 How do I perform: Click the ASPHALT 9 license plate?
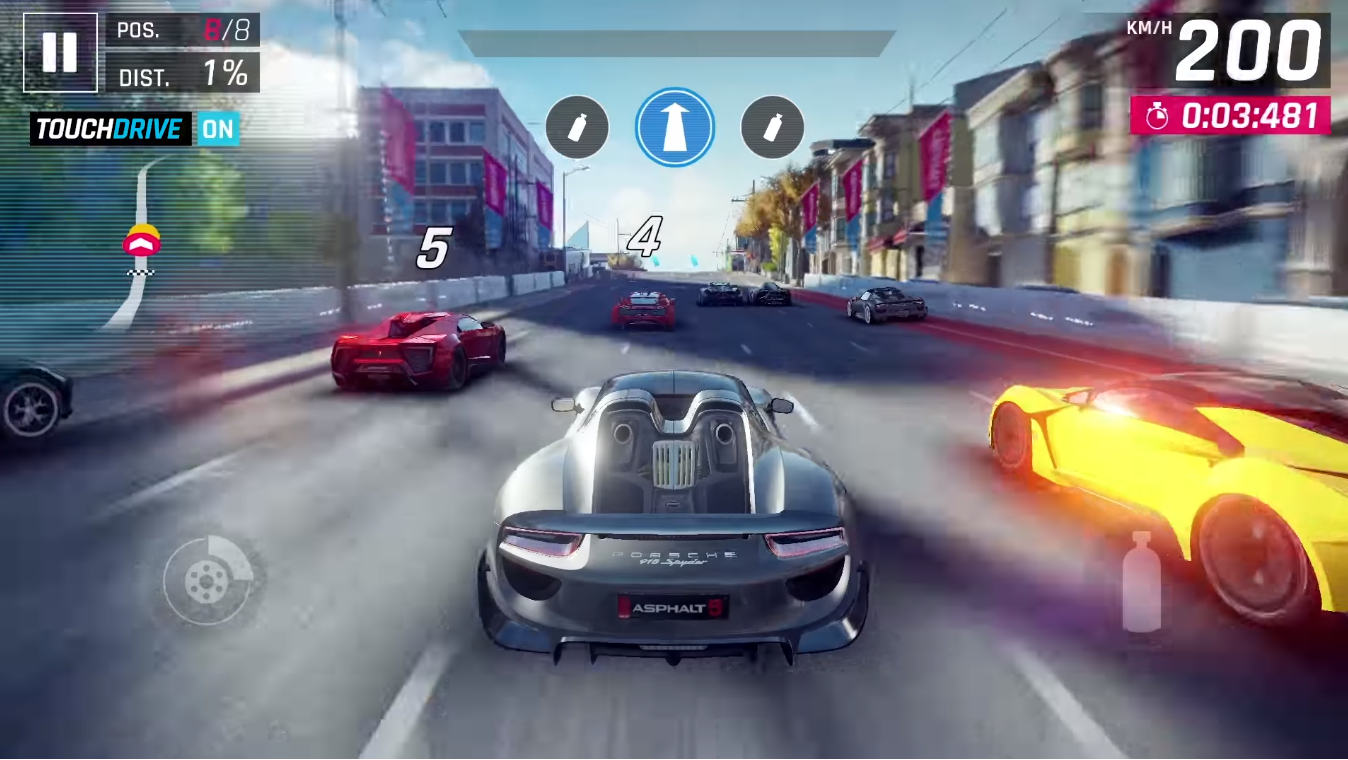tap(671, 606)
